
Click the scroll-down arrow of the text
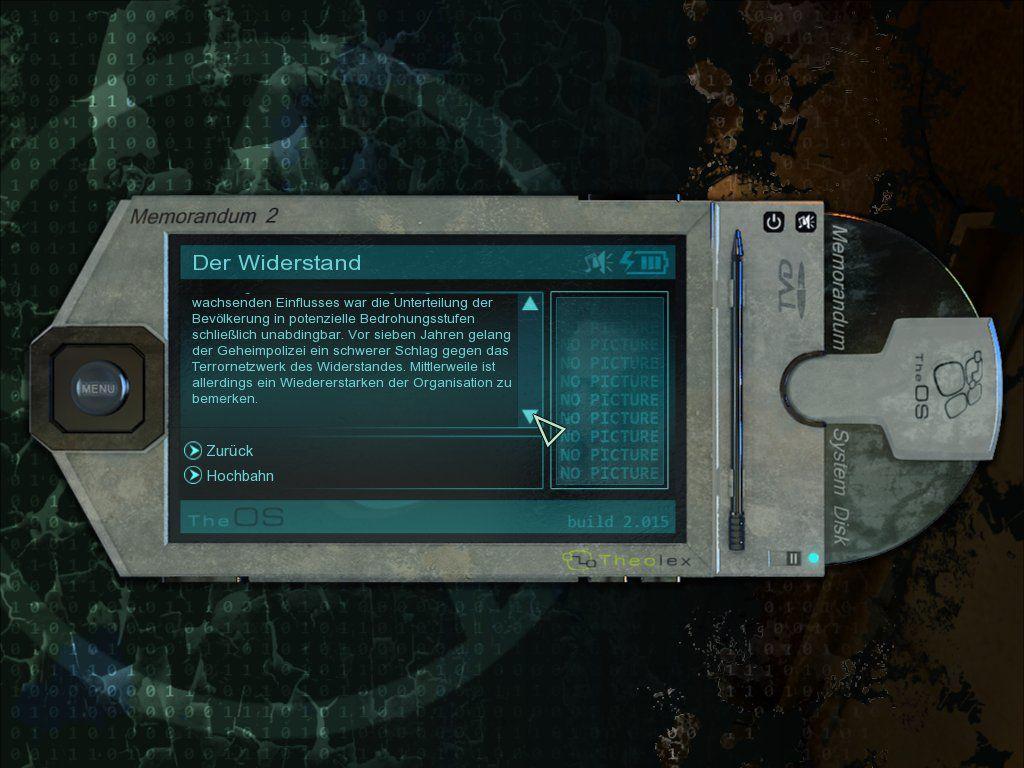click(529, 416)
